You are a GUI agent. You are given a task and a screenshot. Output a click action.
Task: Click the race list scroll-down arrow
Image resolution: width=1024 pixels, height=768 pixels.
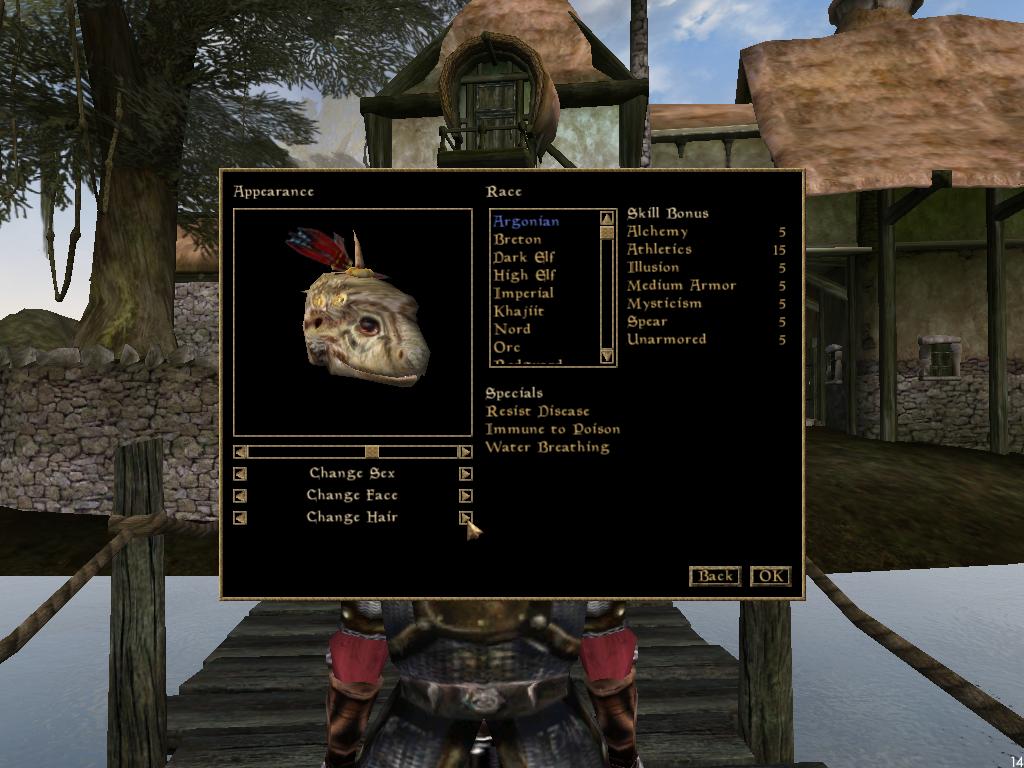click(607, 356)
